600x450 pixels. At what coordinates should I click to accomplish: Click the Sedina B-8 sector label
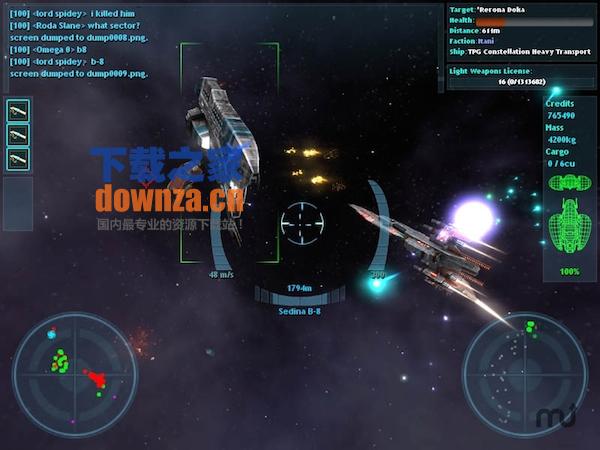point(300,311)
